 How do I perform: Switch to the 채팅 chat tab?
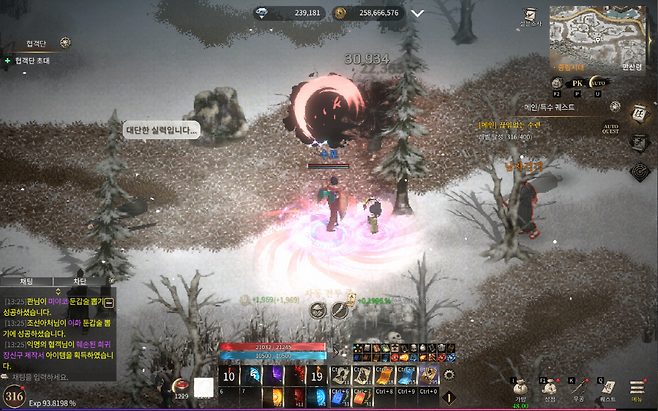tap(23, 282)
